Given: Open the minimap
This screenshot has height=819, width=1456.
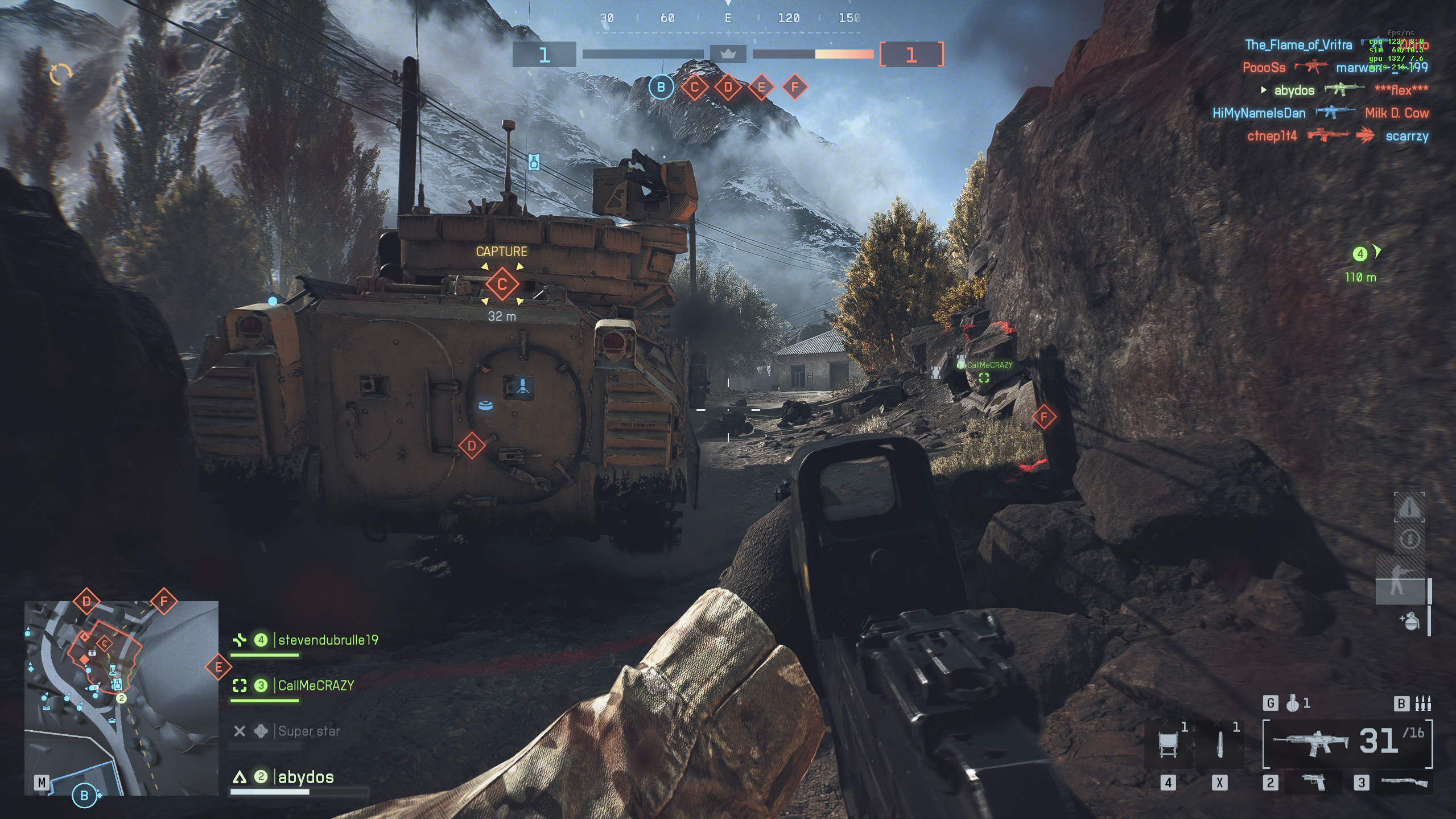Looking at the screenshot, I should click(121, 698).
